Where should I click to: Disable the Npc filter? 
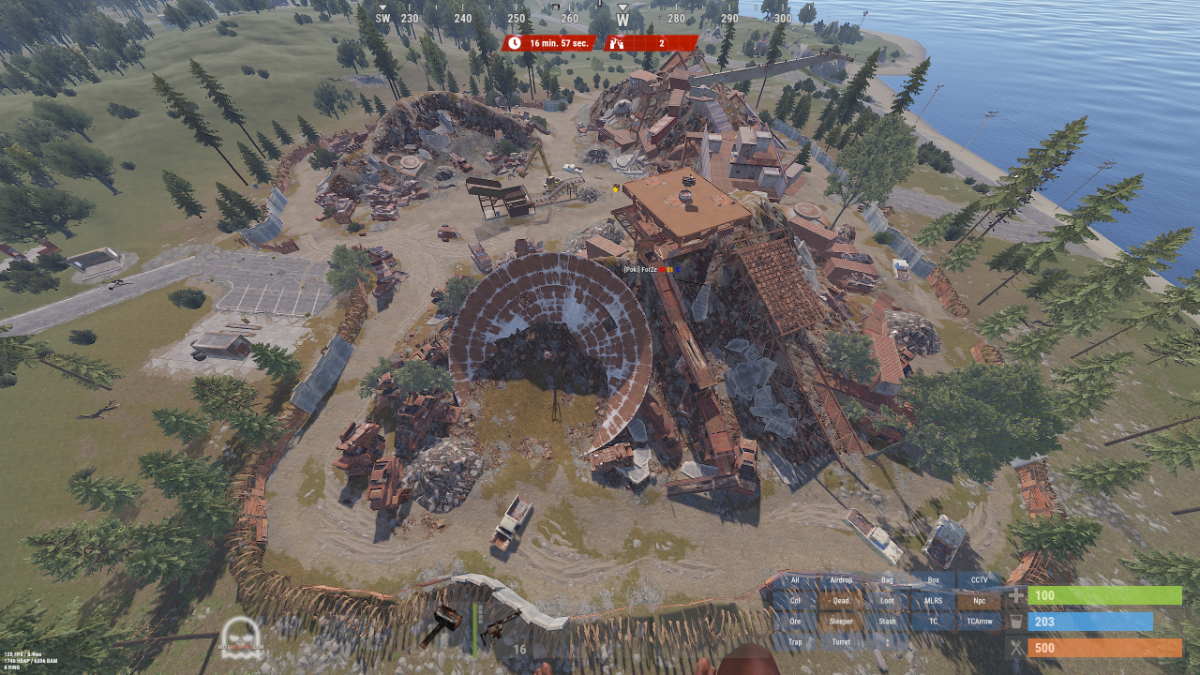tap(979, 601)
